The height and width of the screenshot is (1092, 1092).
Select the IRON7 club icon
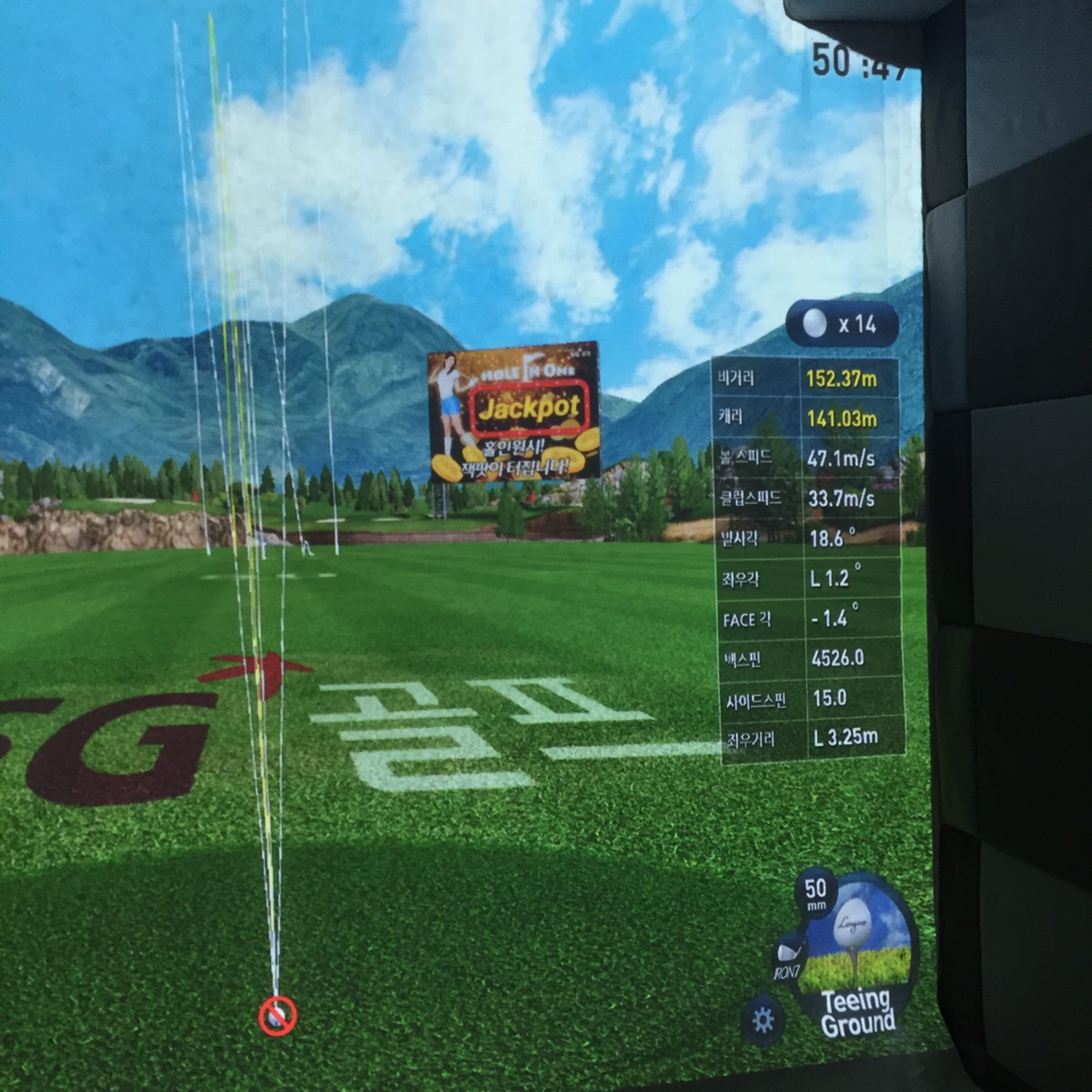point(788,958)
